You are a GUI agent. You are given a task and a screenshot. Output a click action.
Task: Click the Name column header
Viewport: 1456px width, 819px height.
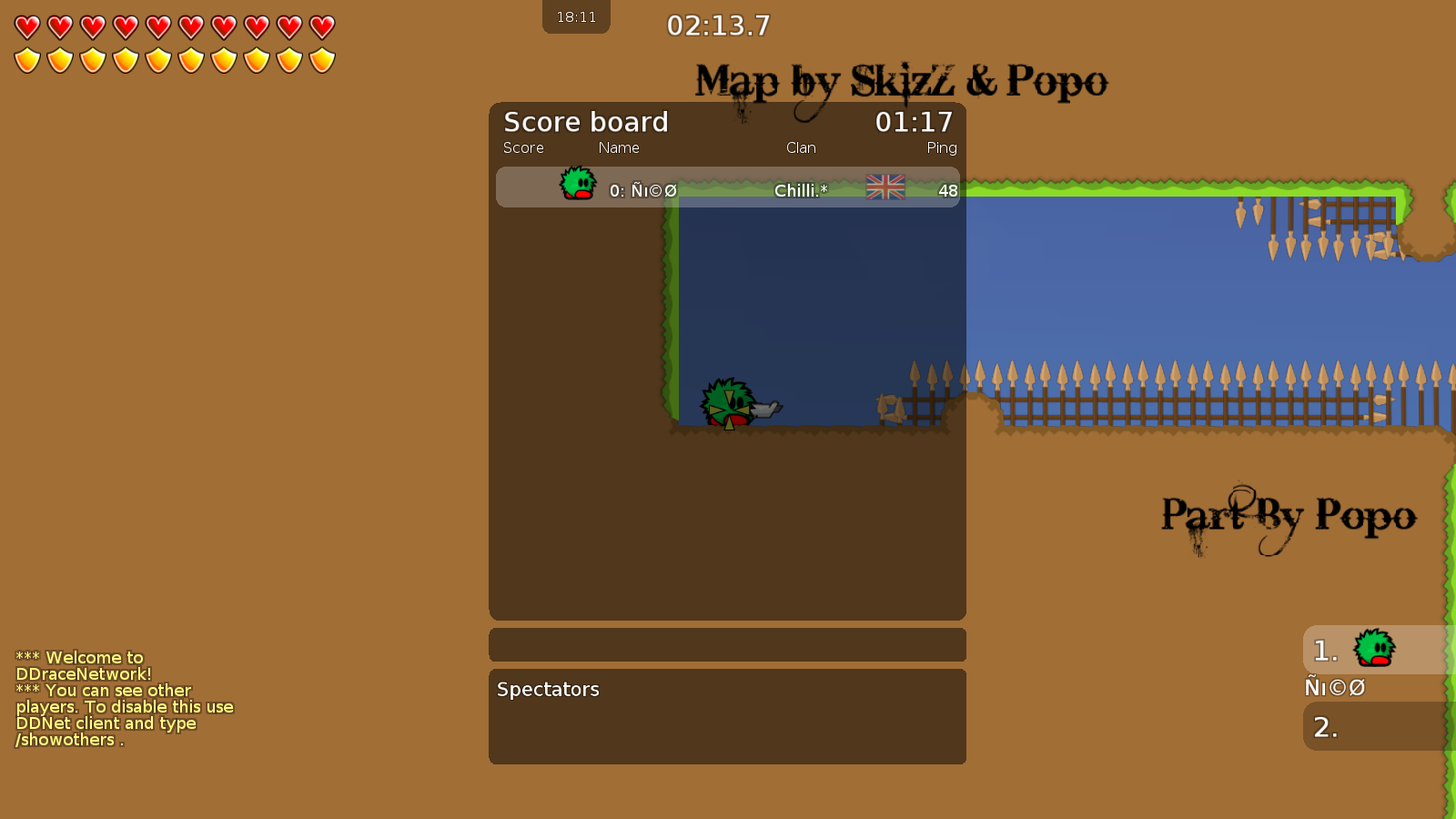click(x=619, y=147)
